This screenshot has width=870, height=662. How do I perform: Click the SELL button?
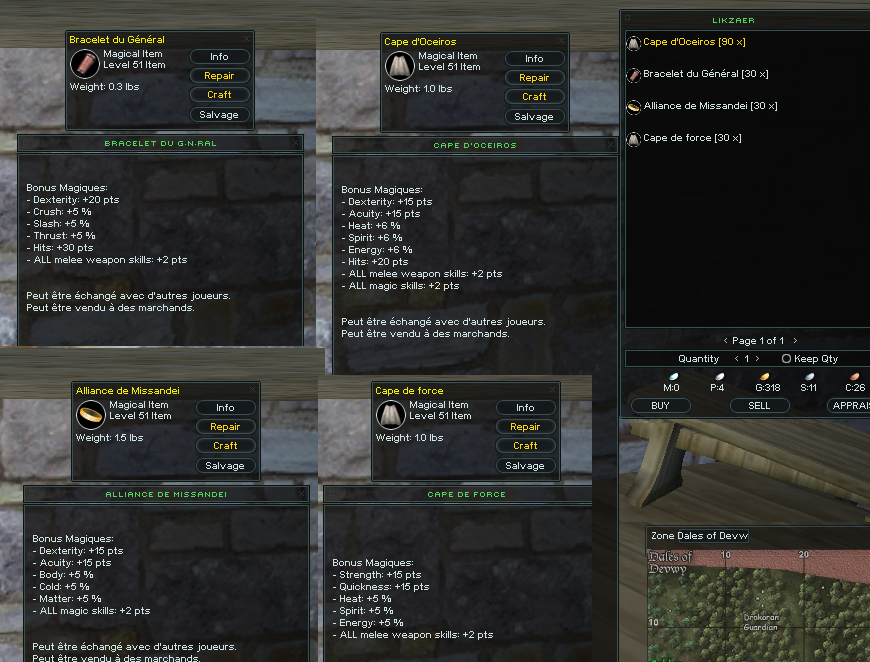coord(759,406)
